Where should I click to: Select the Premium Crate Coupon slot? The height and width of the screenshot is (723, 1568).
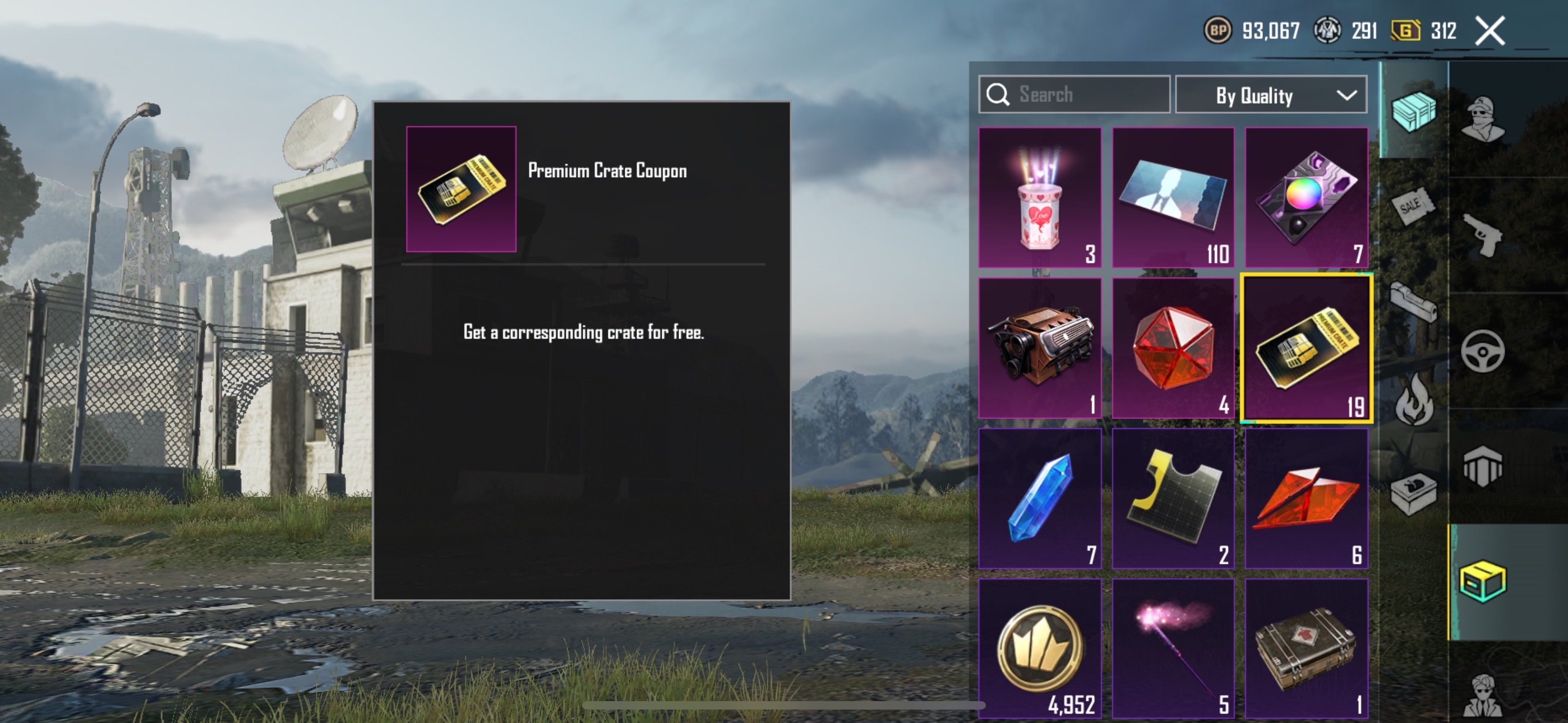1306,347
